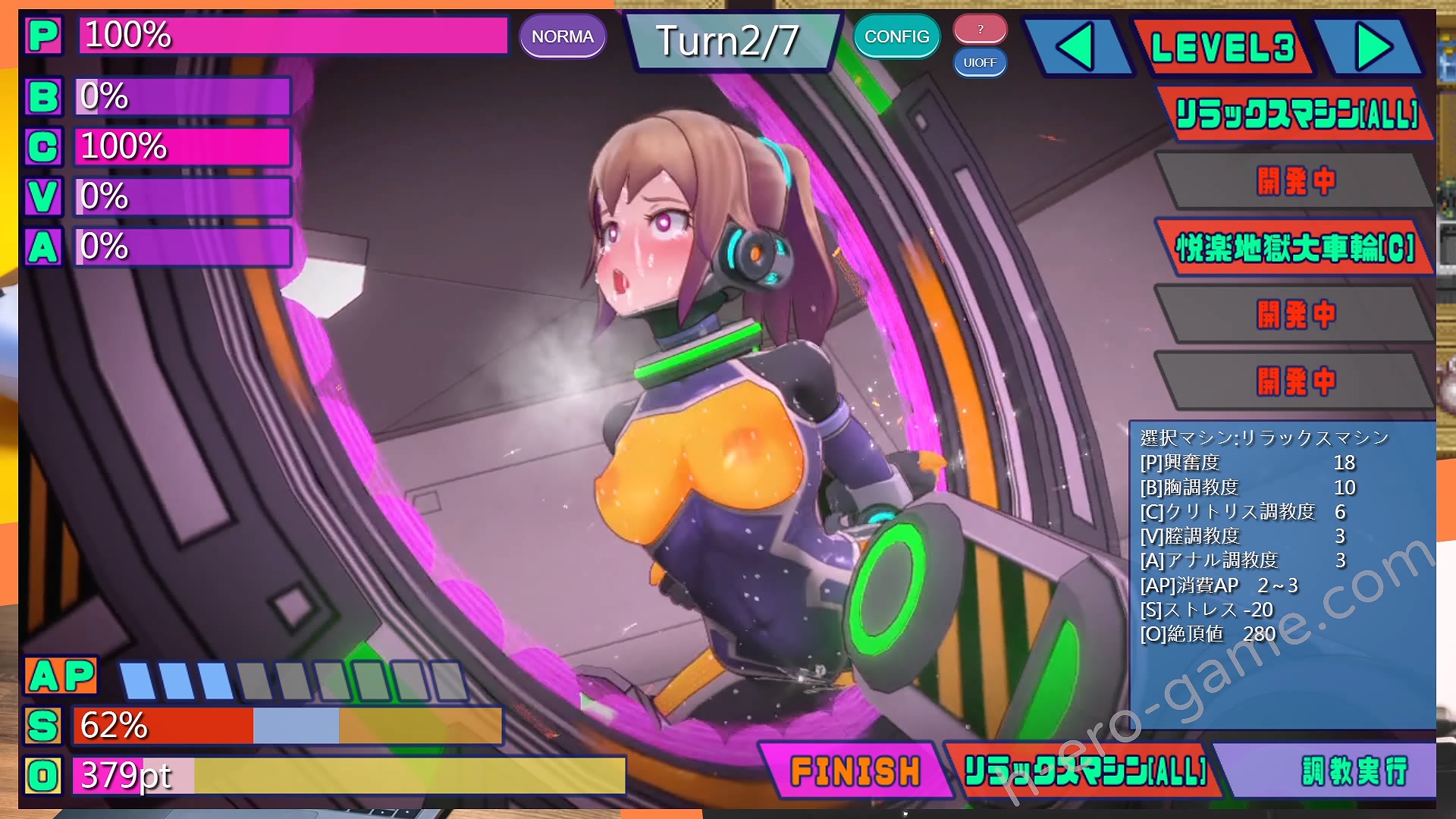Execute training with 調教実行 button
Viewport: 1456px width, 819px height.
1353,771
